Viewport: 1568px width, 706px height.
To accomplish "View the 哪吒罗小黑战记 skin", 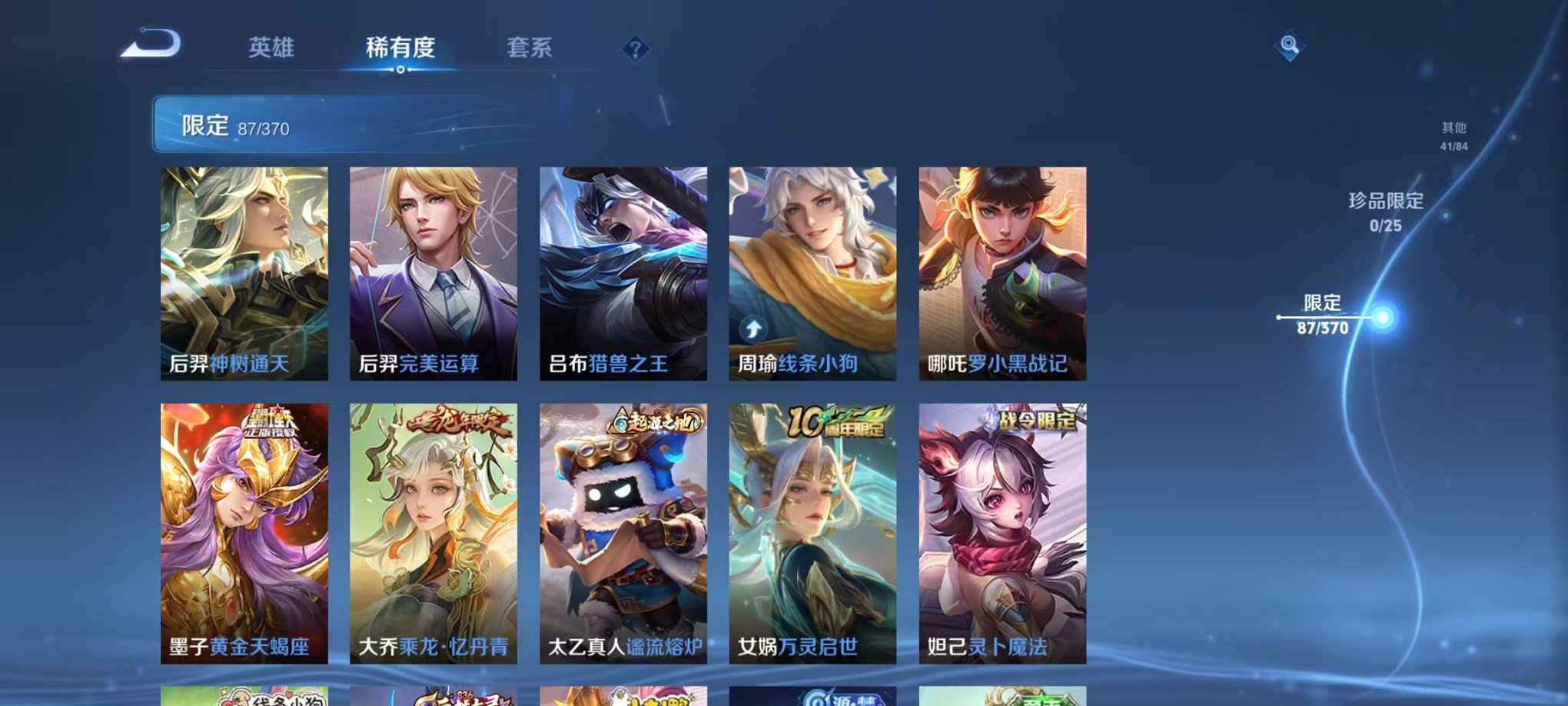I will 1002,273.
